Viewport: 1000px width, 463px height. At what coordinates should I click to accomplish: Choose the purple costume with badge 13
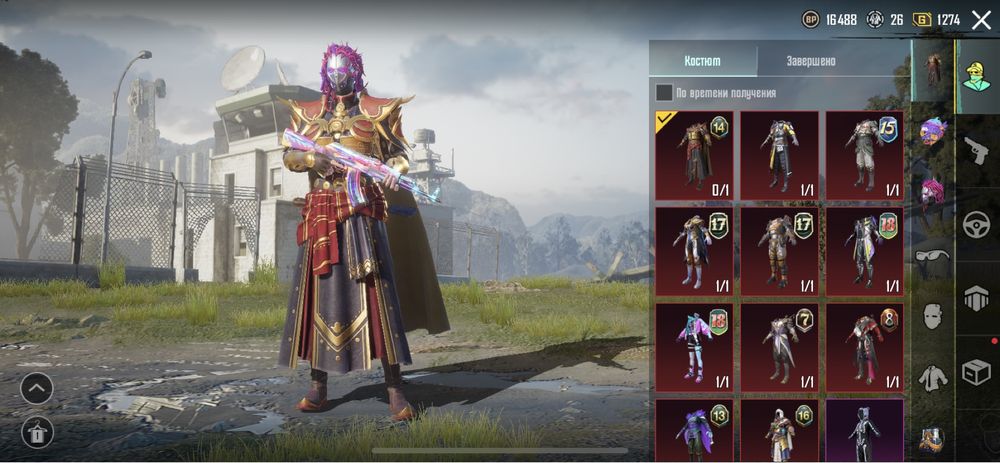coord(694,430)
